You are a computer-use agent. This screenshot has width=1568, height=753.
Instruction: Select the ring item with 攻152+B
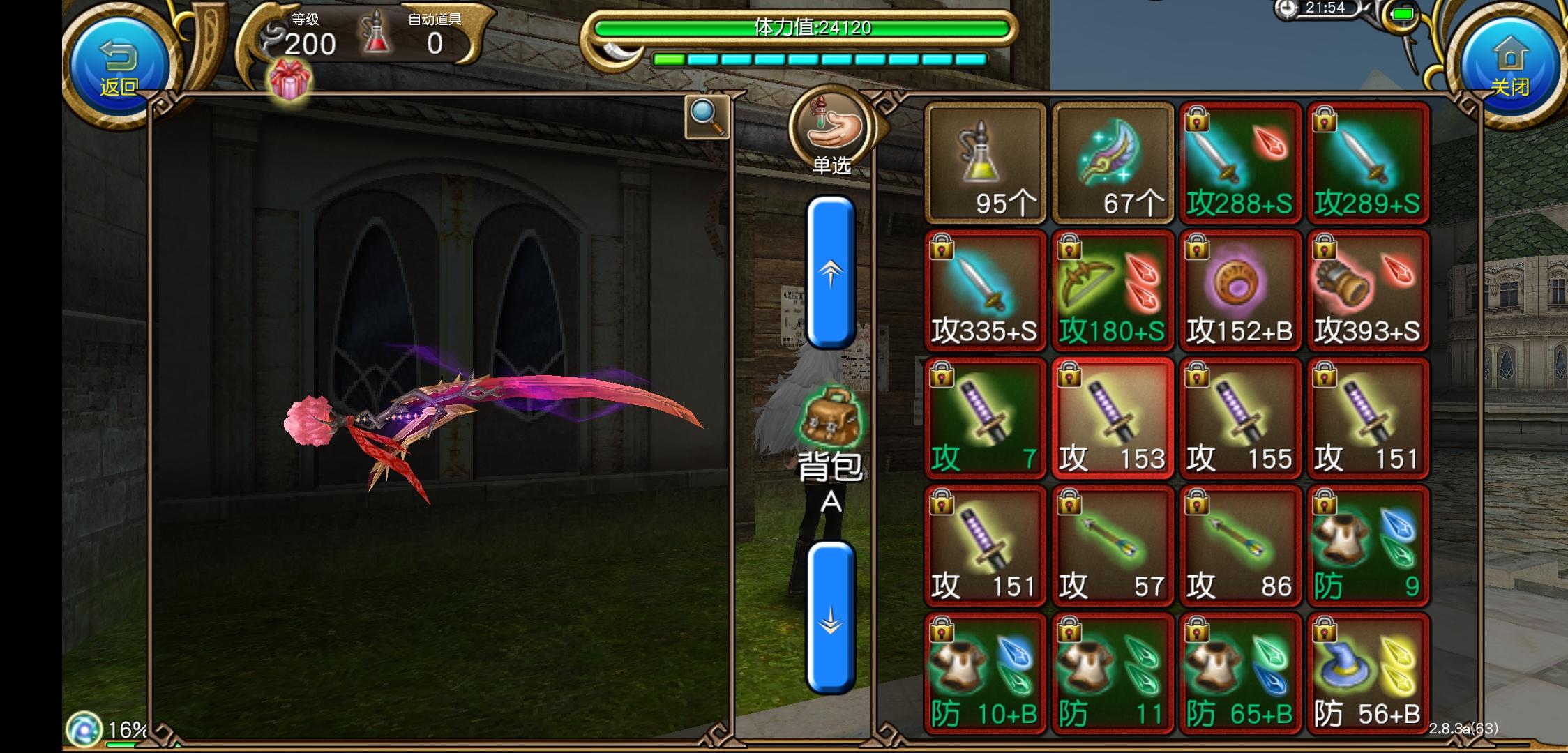(x=1241, y=289)
